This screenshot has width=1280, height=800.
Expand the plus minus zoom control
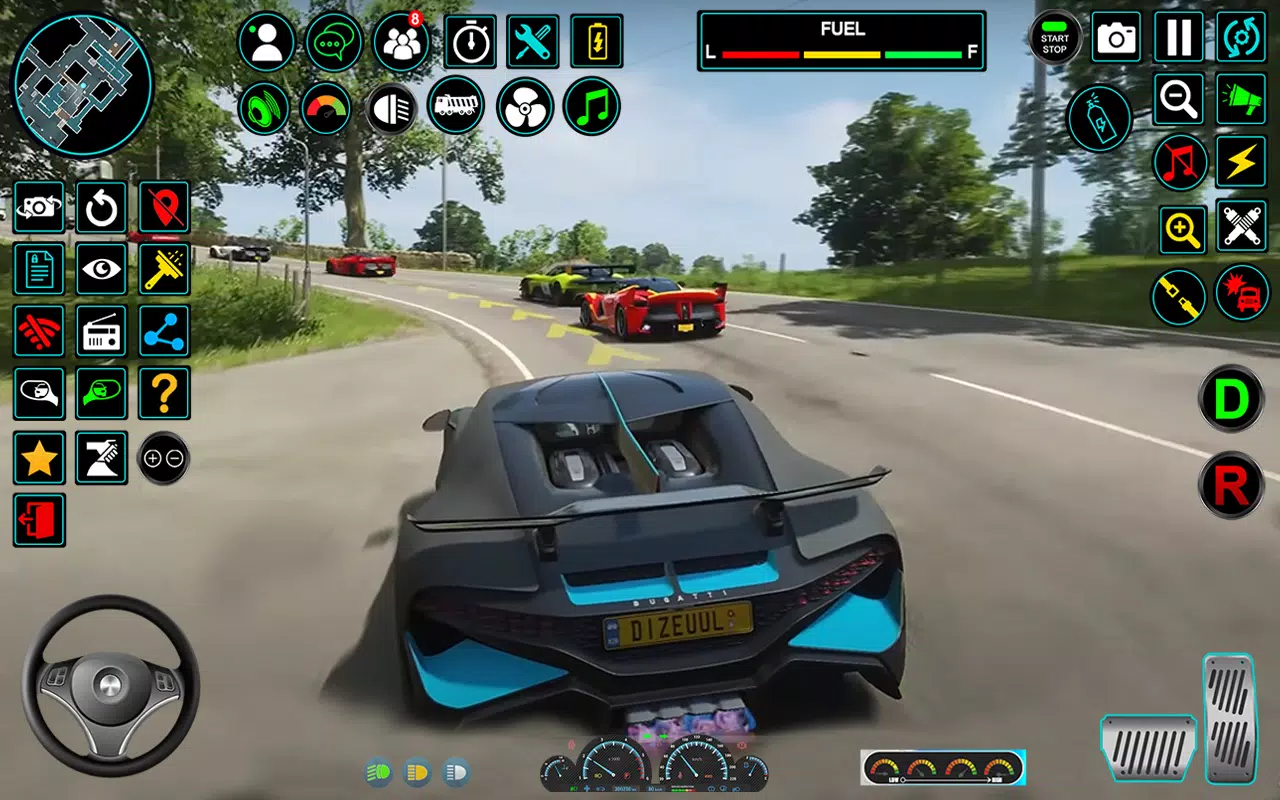pos(164,458)
